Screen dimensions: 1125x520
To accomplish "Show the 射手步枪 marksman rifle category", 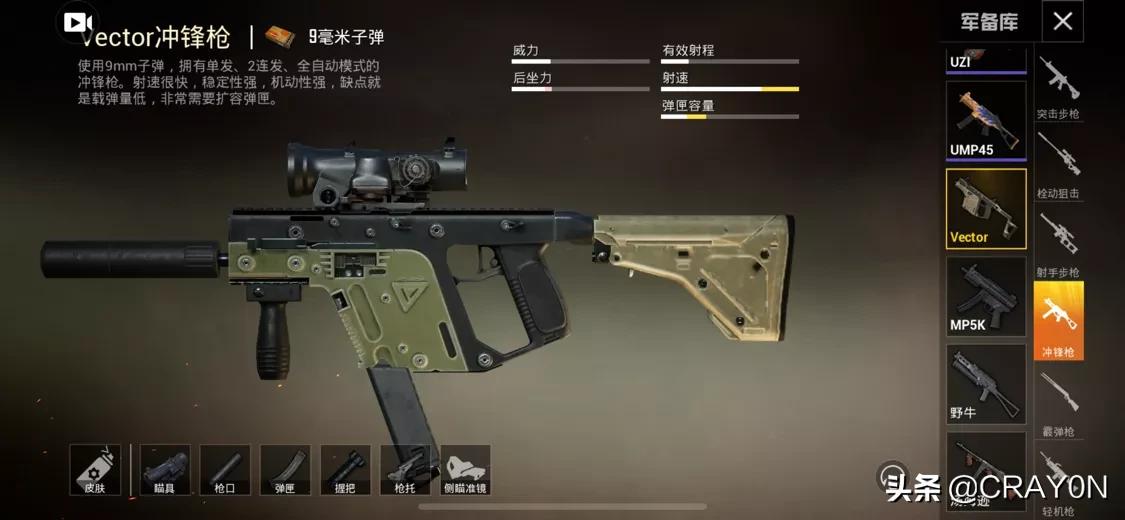I will tap(1058, 242).
